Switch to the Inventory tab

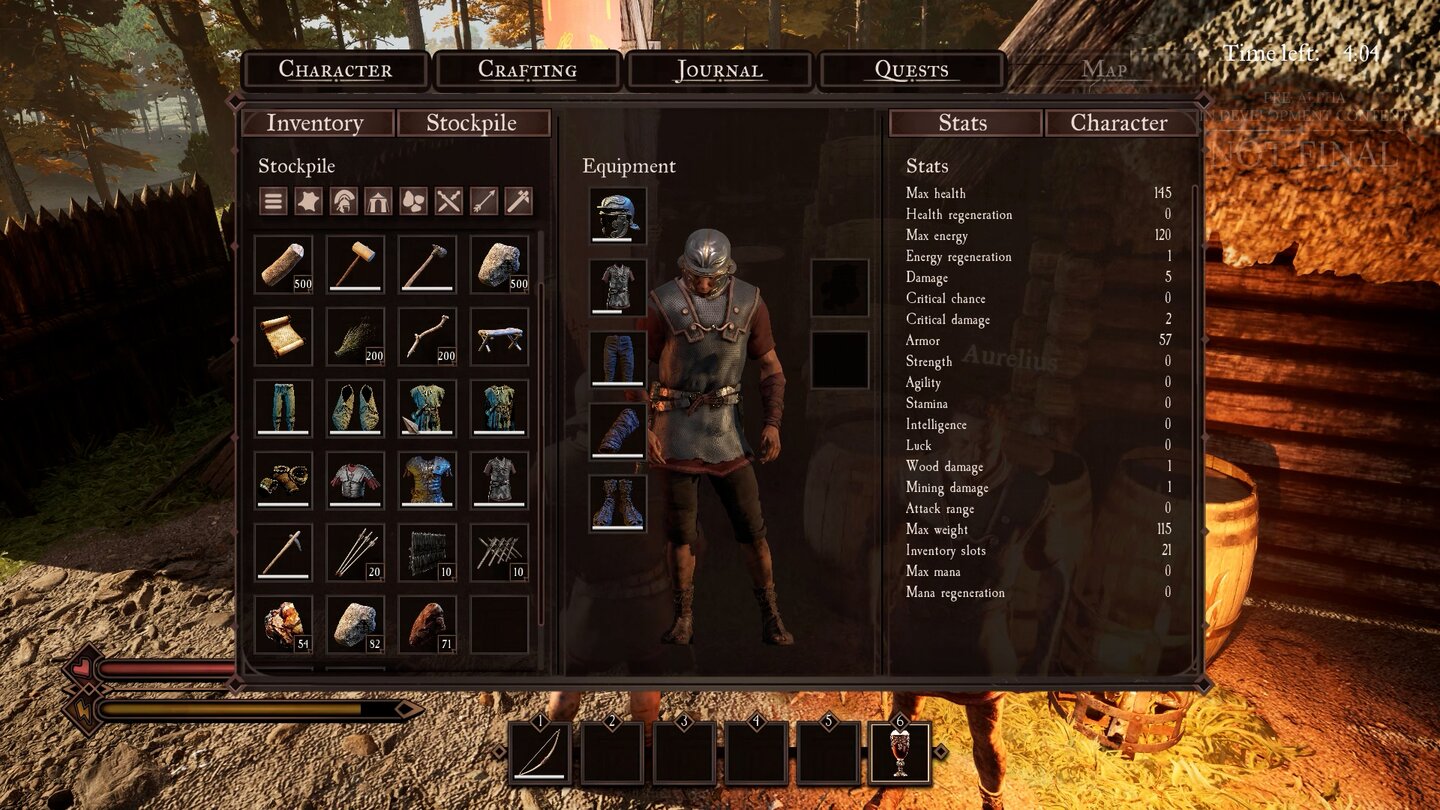point(316,122)
